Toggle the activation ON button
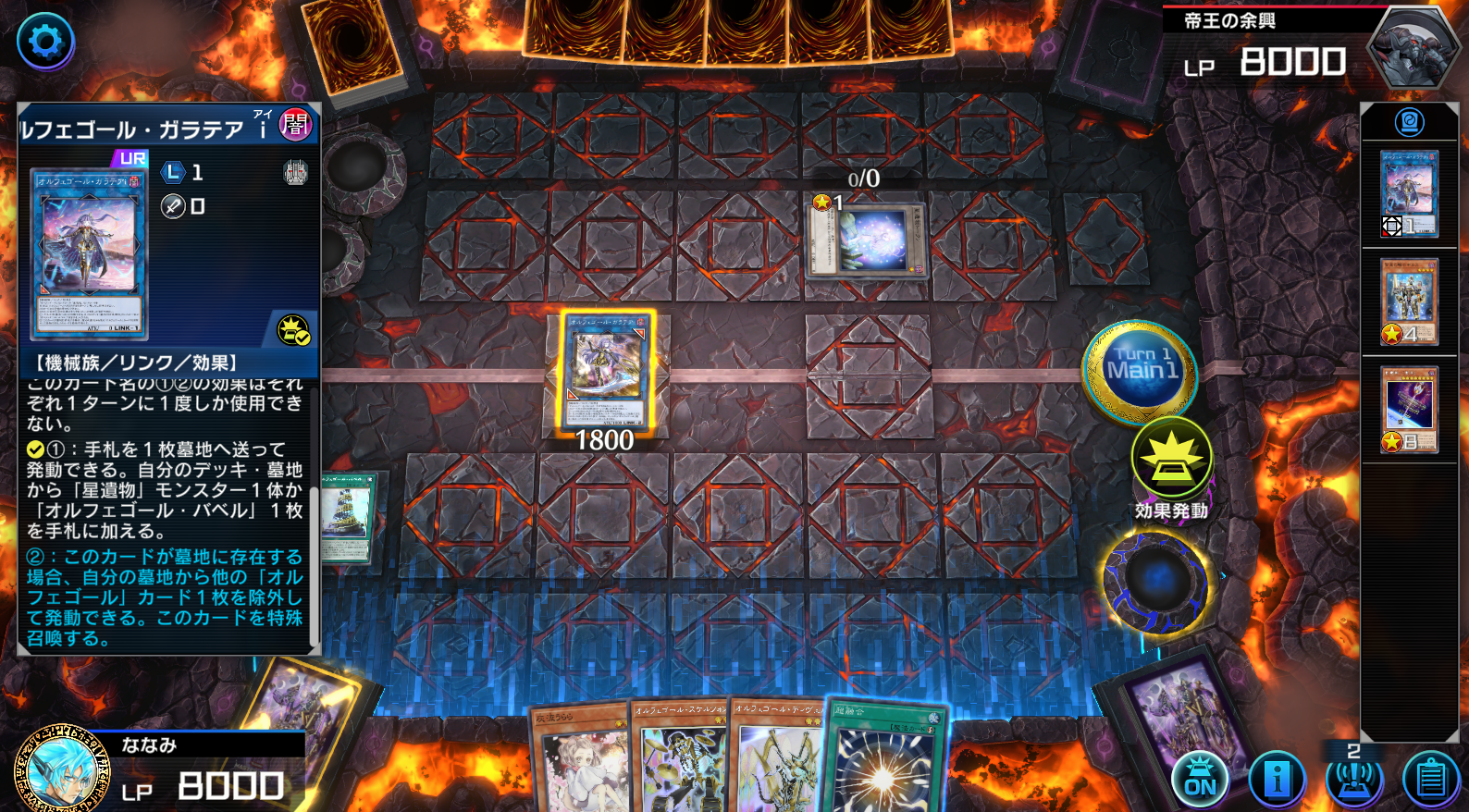This screenshot has width=1469, height=812. [1199, 781]
